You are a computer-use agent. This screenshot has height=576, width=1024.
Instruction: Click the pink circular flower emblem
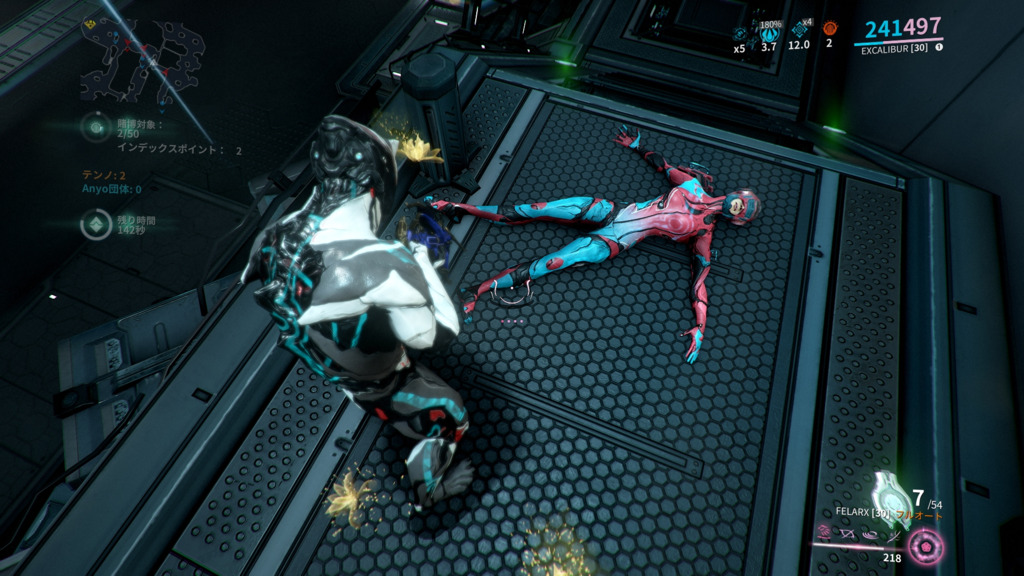click(x=925, y=546)
